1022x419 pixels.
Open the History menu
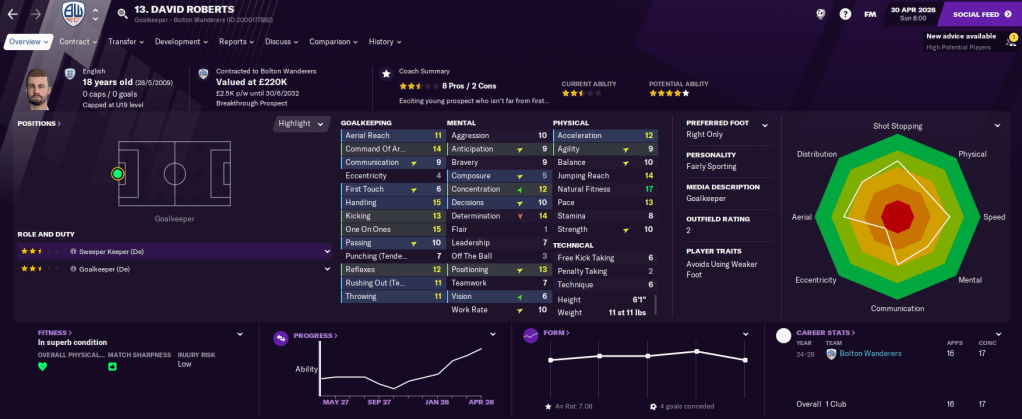(x=384, y=42)
